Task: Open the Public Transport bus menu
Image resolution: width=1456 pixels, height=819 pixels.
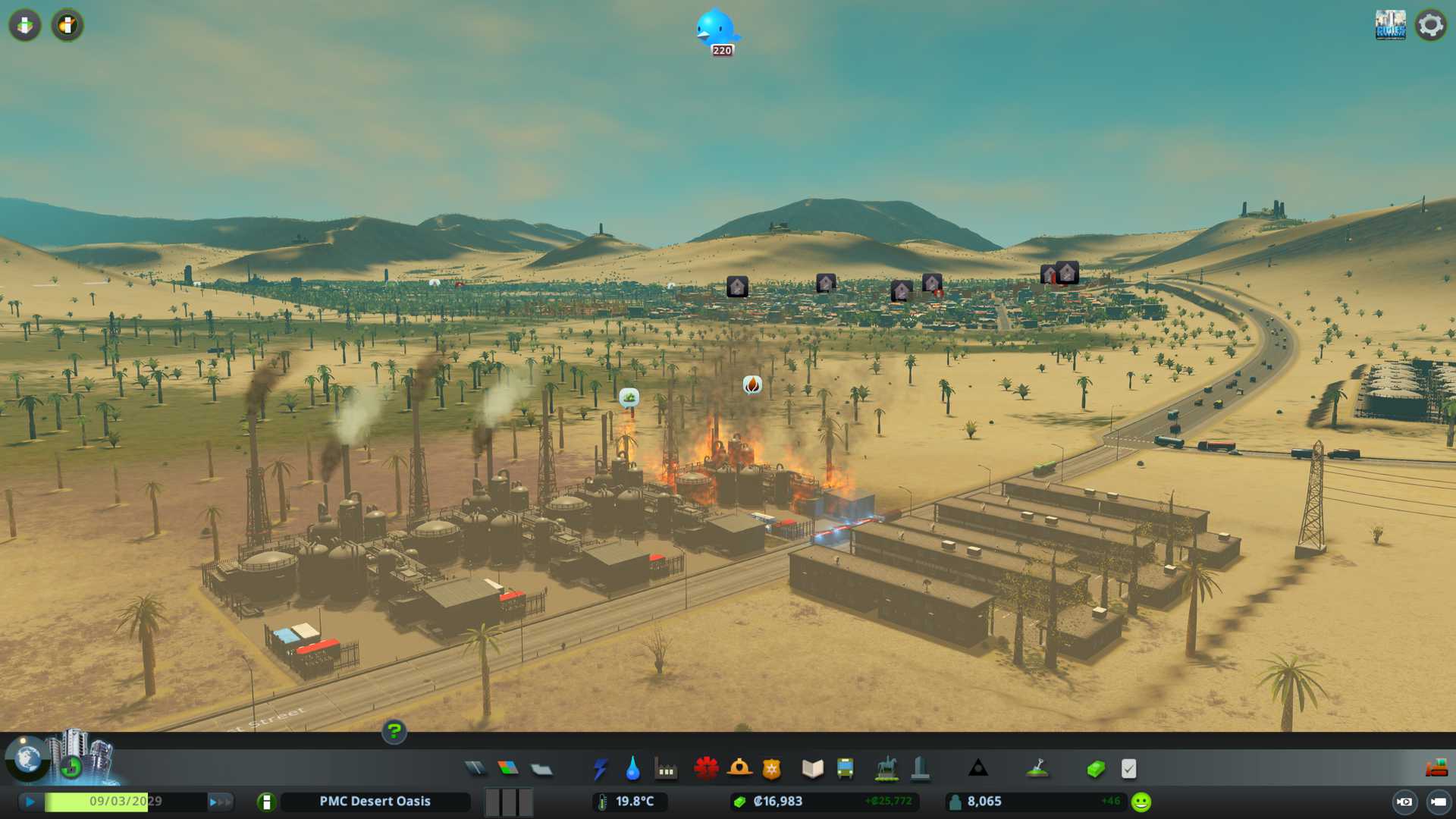Action: [x=846, y=769]
